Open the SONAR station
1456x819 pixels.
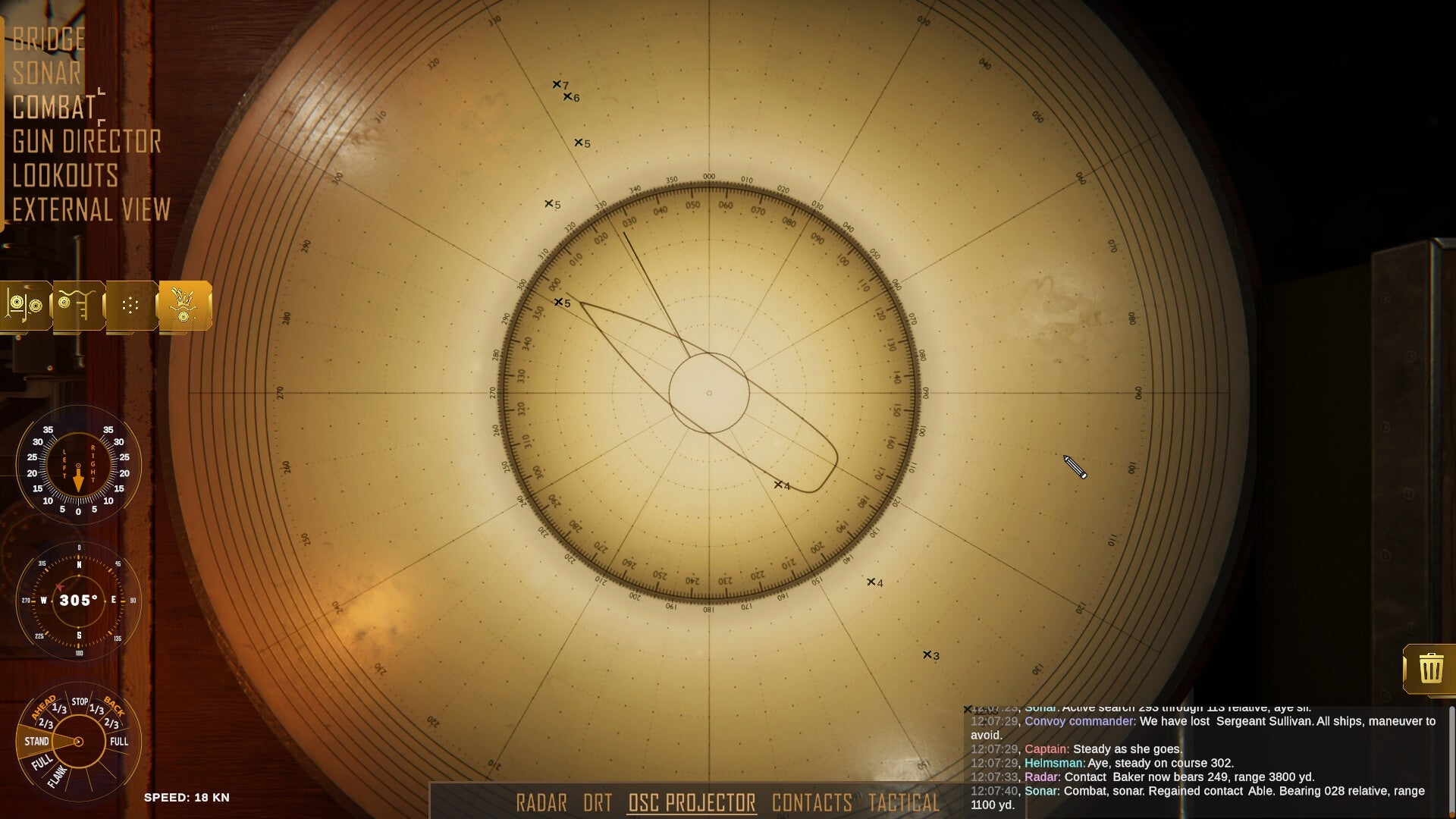point(45,73)
